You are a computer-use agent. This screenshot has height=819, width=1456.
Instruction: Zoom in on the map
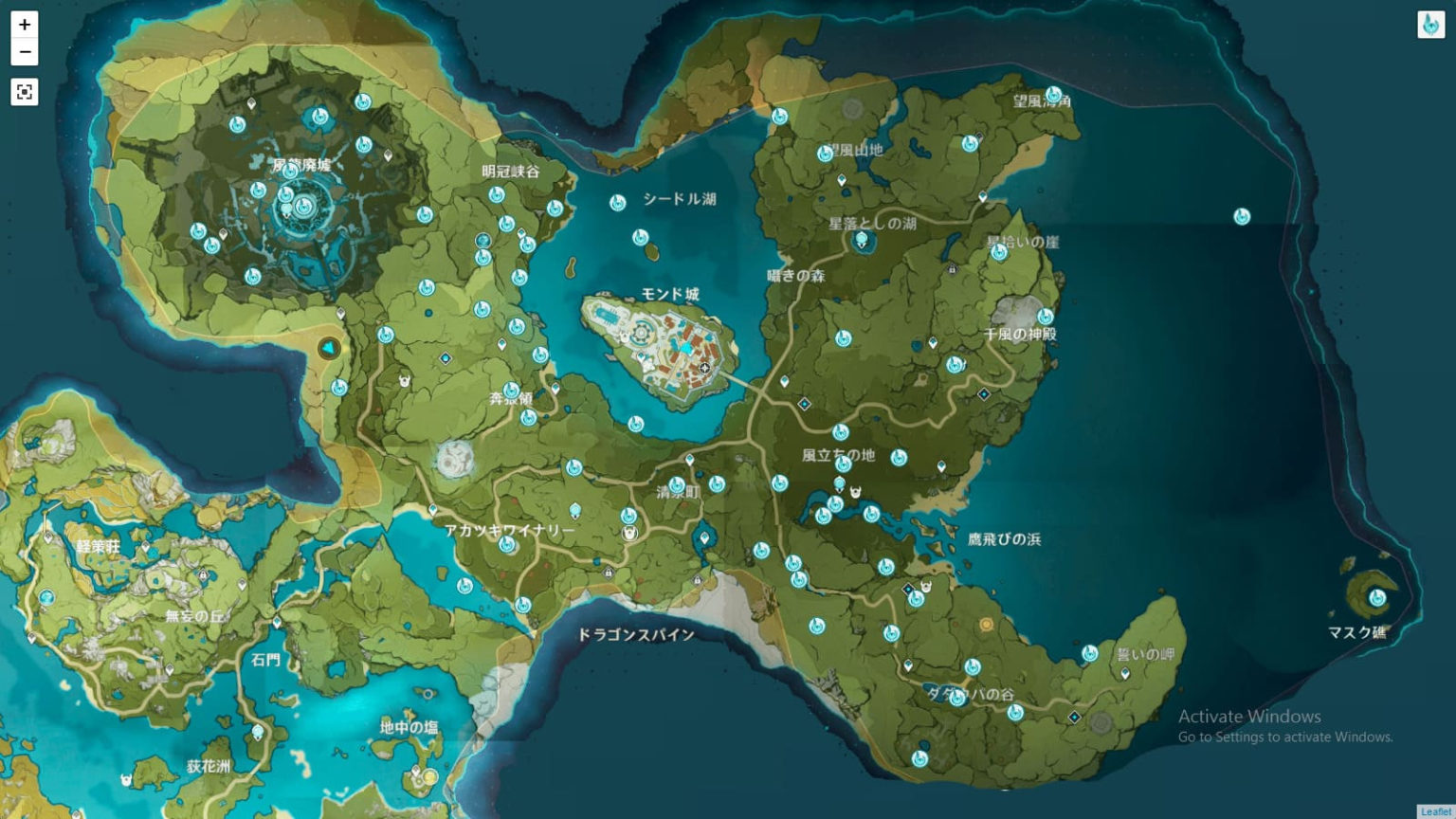(24, 27)
